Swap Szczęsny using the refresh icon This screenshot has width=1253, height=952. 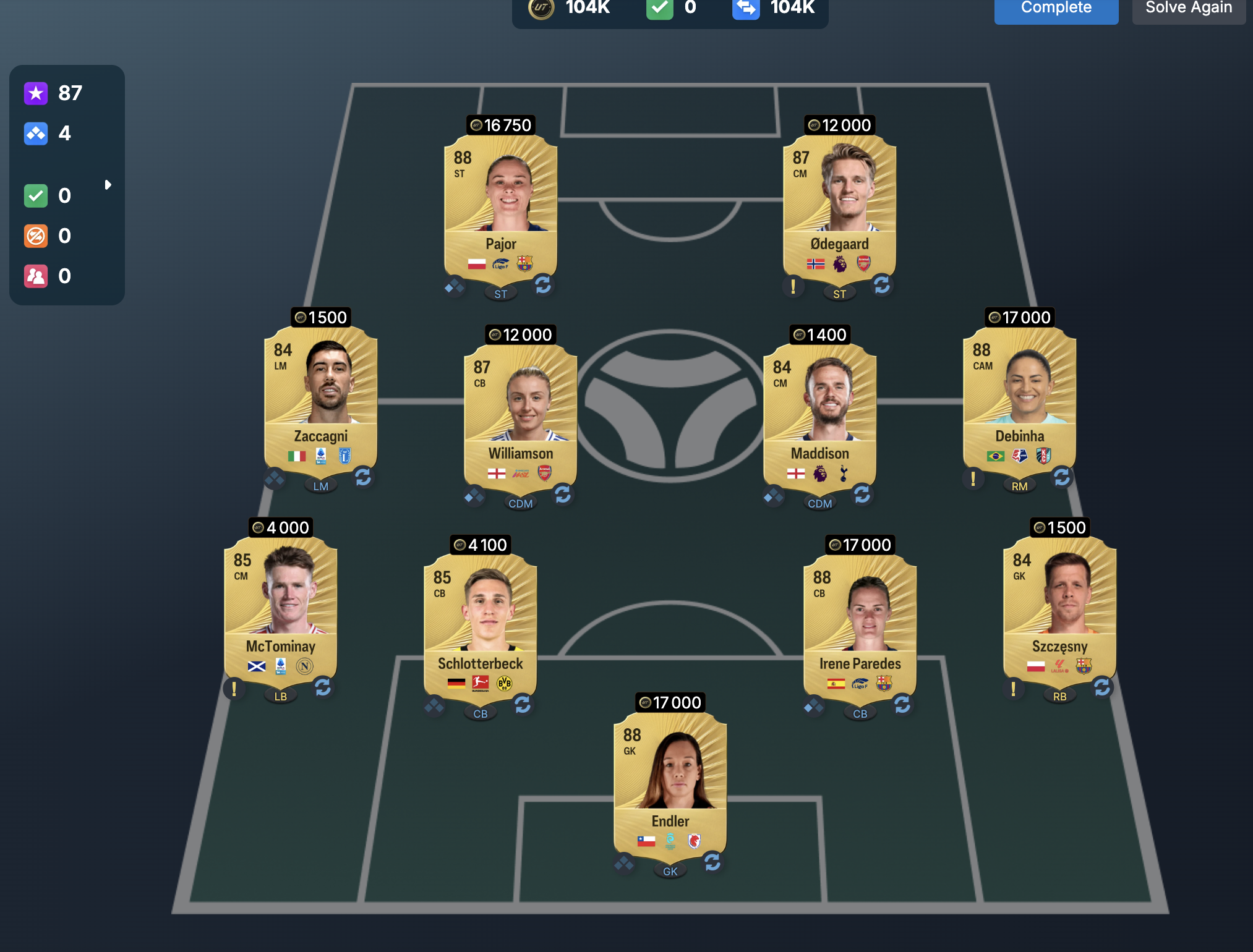pos(1102,687)
